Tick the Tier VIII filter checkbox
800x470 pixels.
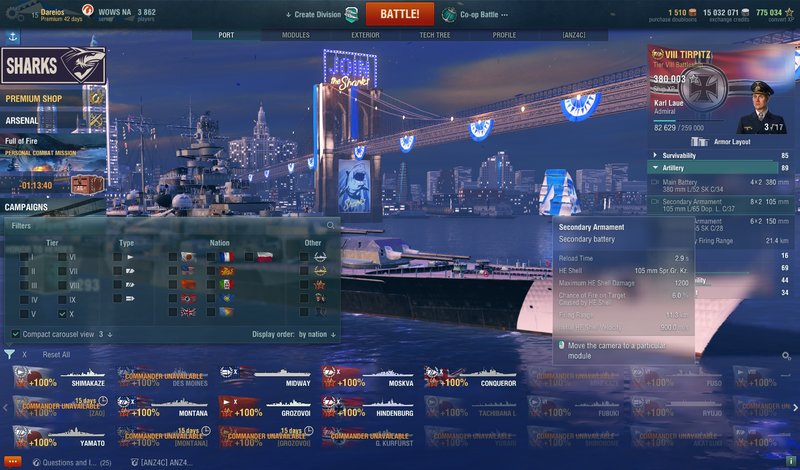(x=62, y=285)
